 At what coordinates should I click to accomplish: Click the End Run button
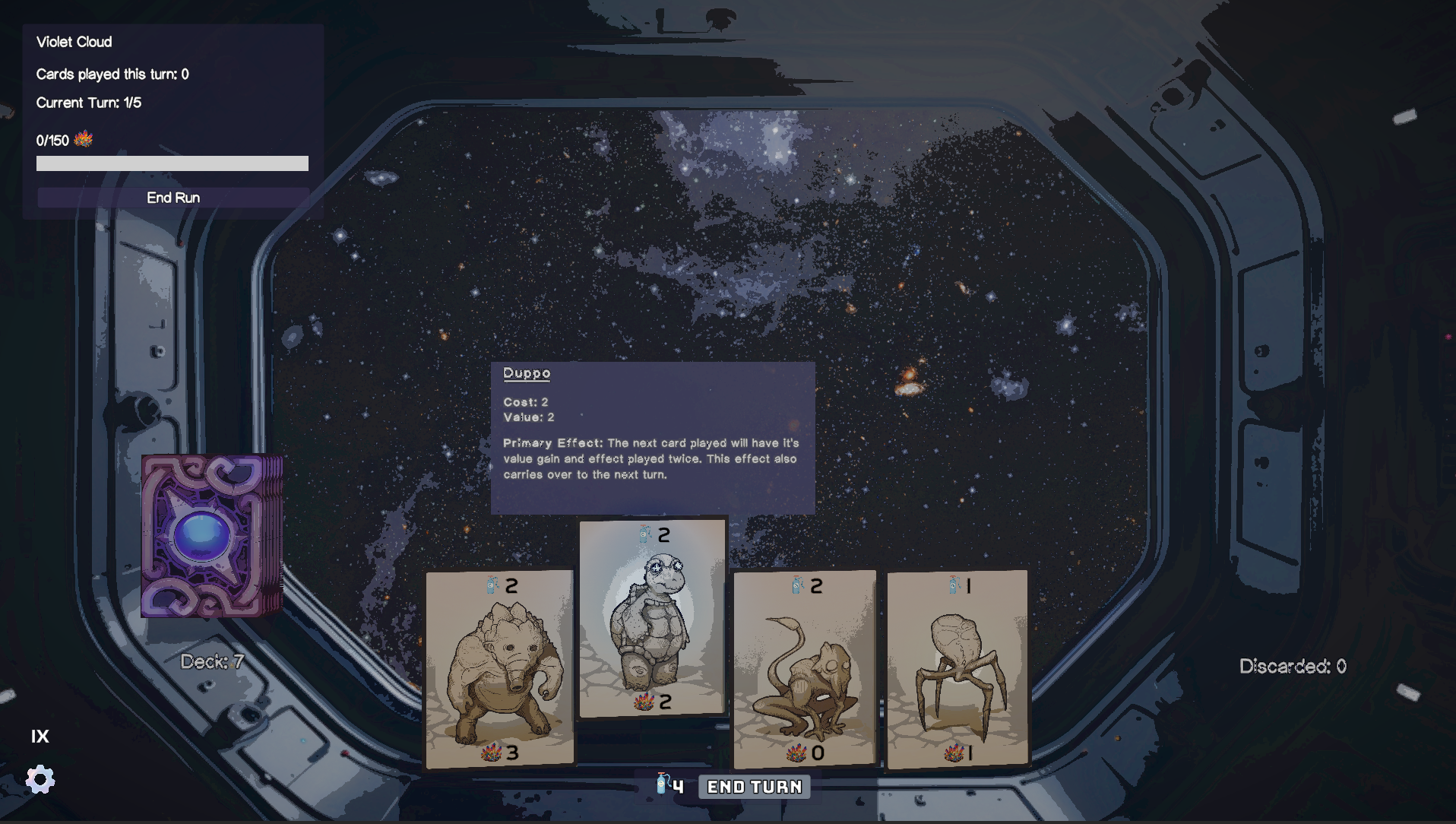[173, 198]
